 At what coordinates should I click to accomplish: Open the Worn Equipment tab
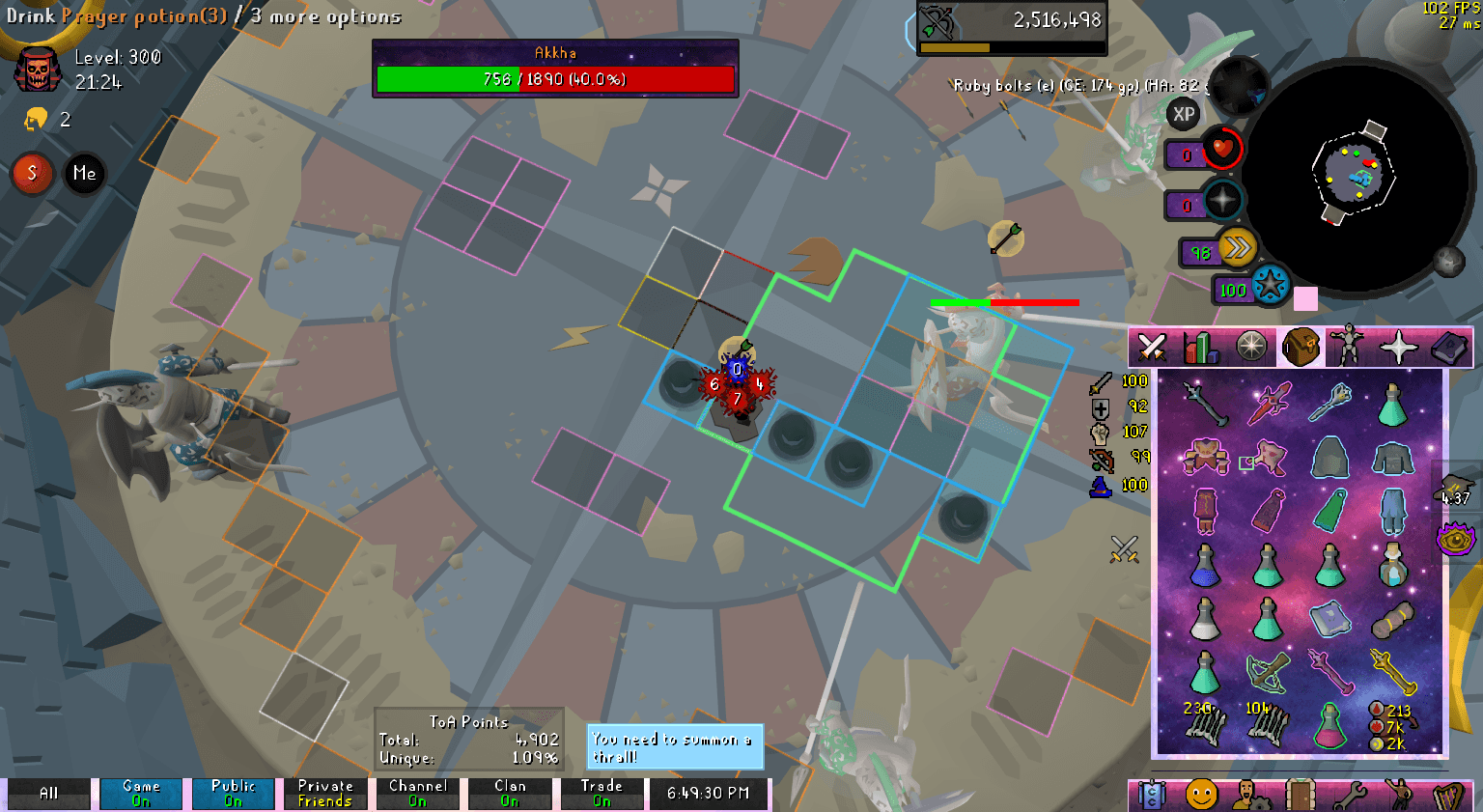[1346, 348]
